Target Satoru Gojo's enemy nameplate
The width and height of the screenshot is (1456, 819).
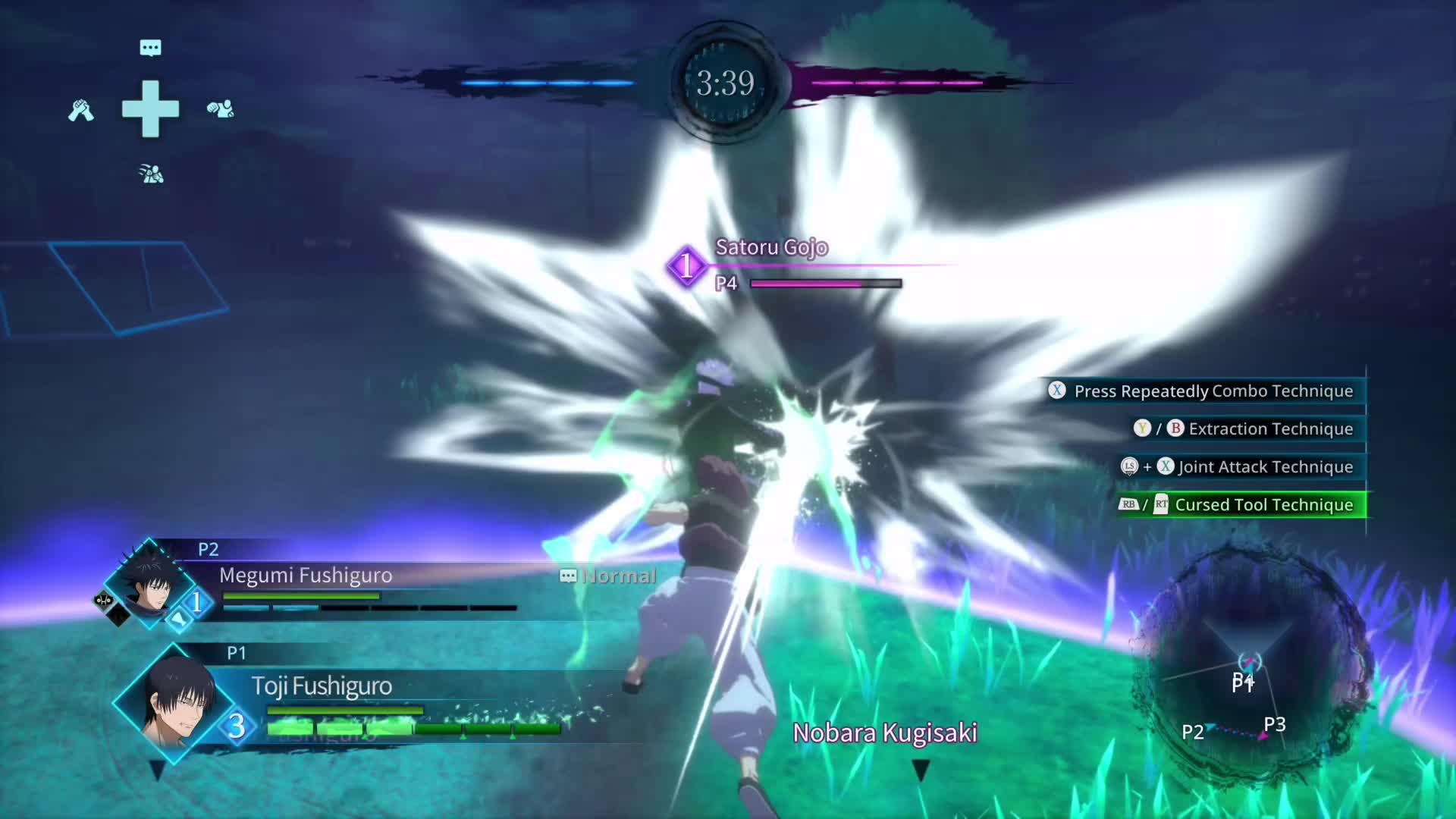[771, 248]
